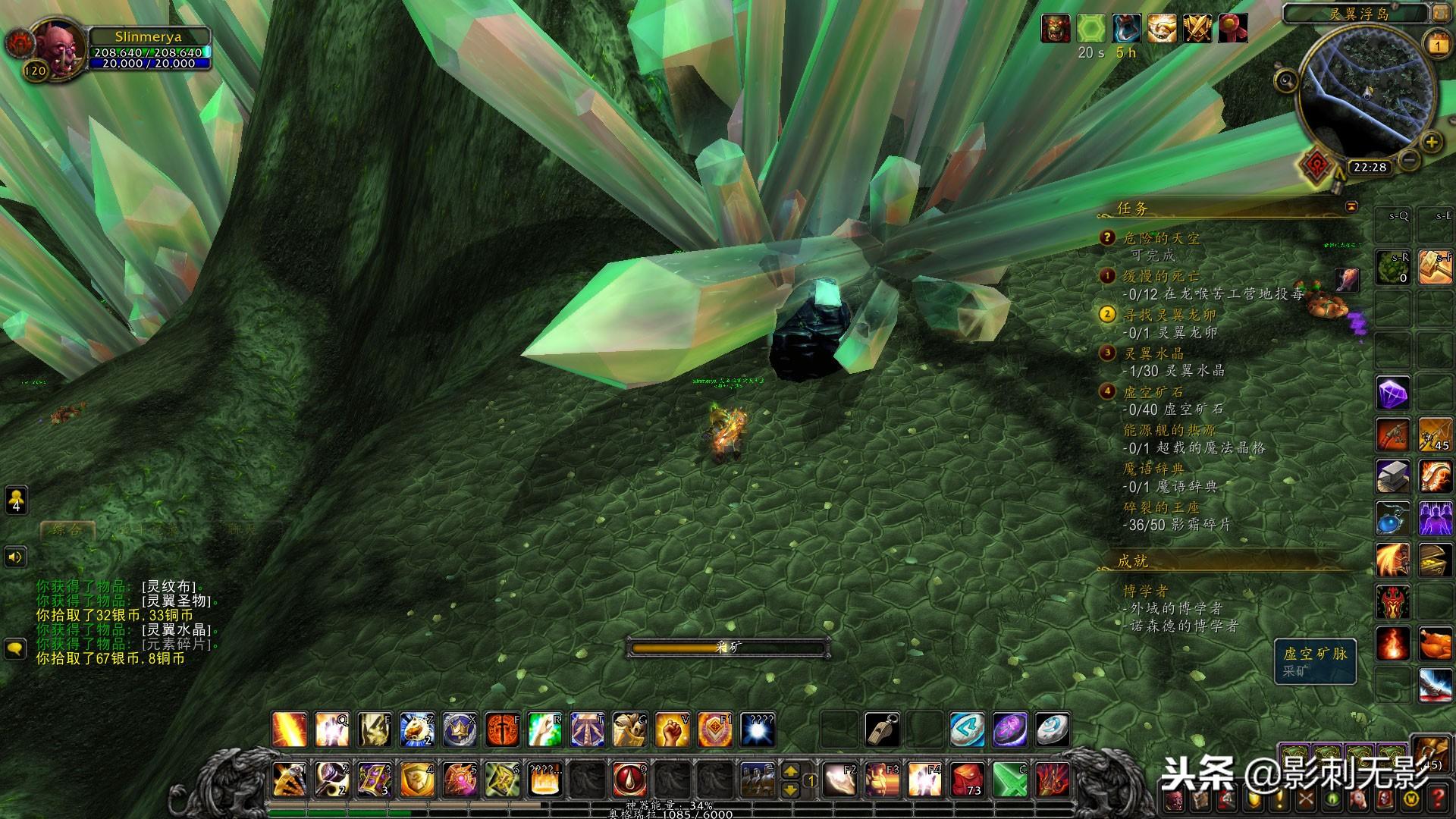Activate the red blood drop ability
1456x819 pixels.
629,779
